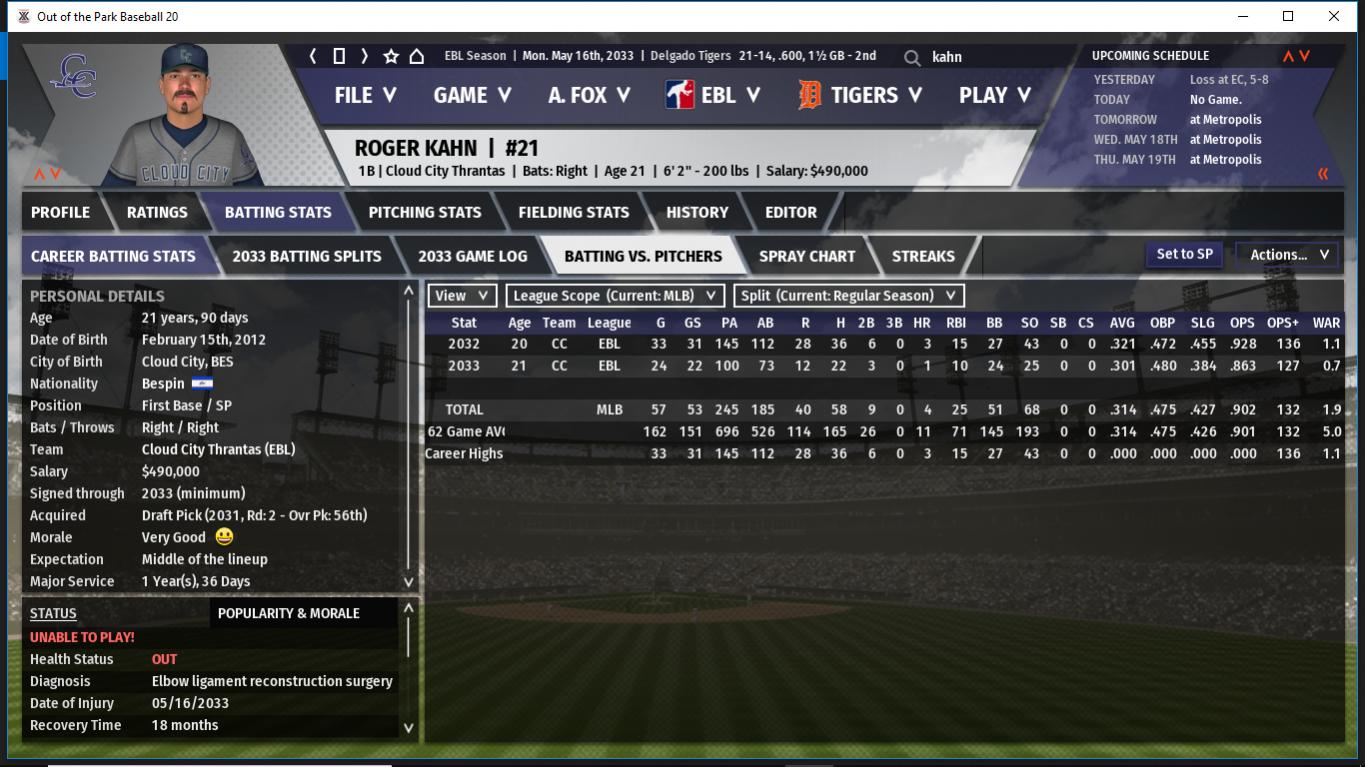Open the A. FOX manager menu
Image resolution: width=1365 pixels, height=767 pixels.
tap(589, 95)
